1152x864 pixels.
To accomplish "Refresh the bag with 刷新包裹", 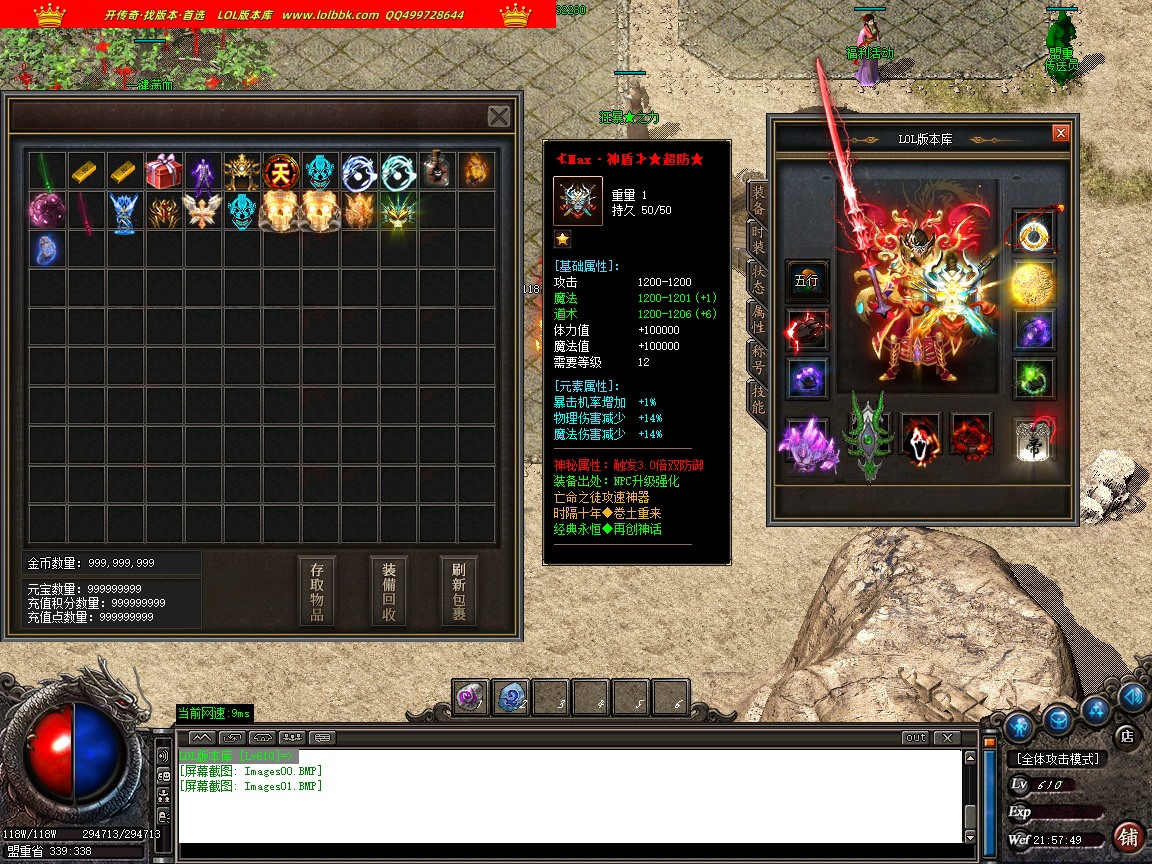I will point(459,591).
